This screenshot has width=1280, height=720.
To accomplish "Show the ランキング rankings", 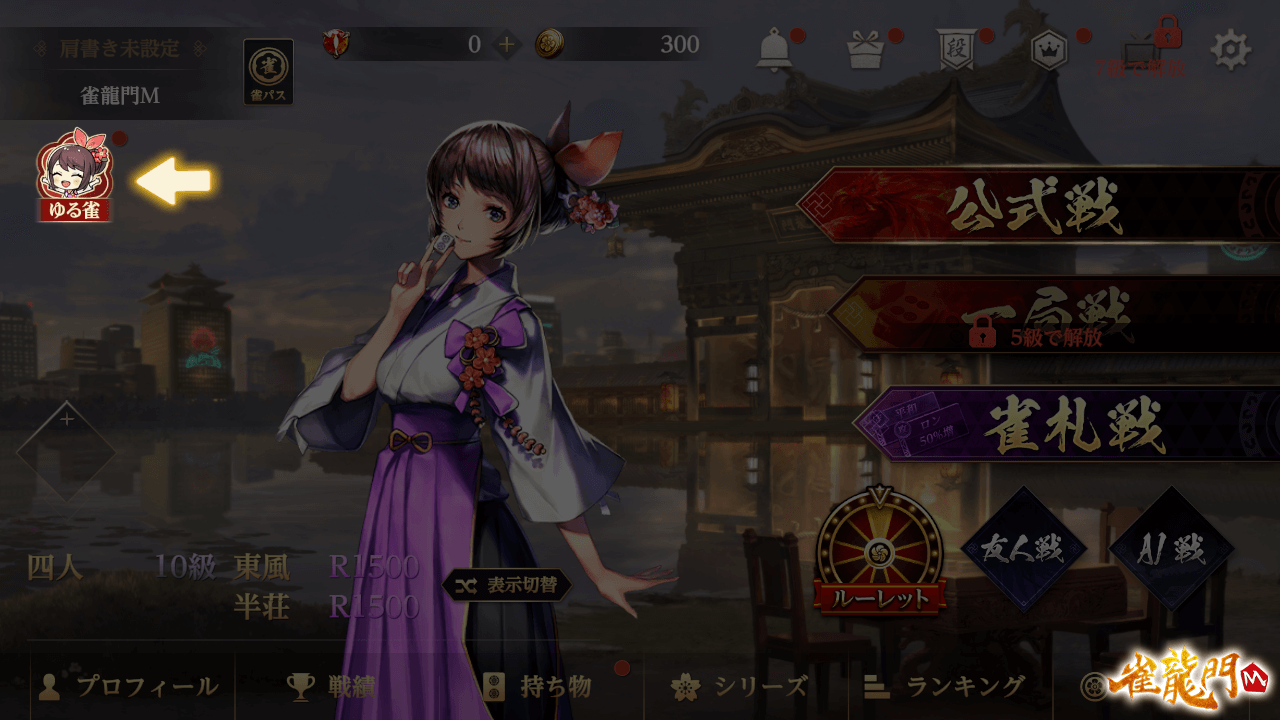I will (x=946, y=687).
